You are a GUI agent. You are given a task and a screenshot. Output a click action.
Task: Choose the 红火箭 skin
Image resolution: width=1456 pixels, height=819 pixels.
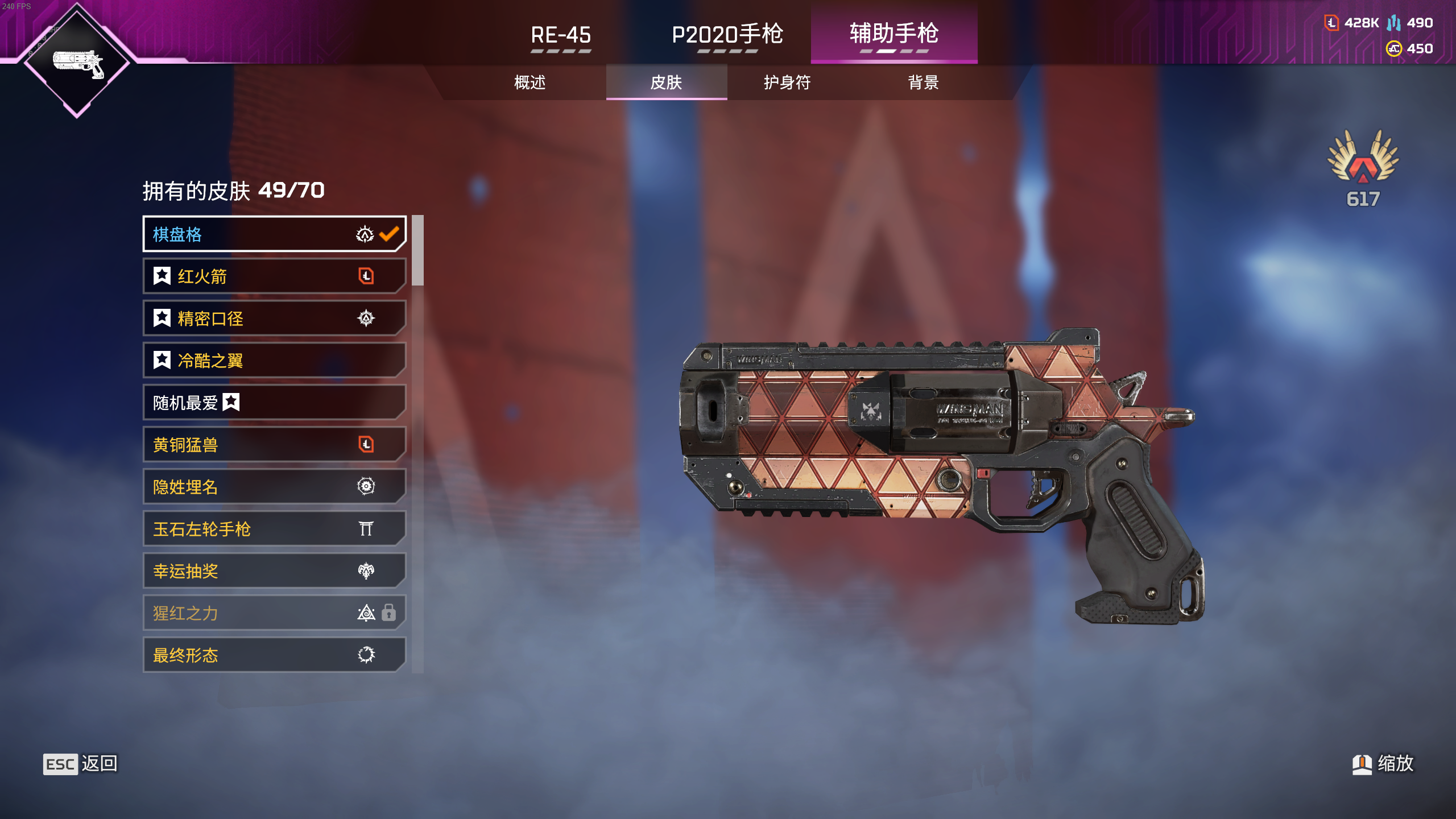[x=274, y=276]
